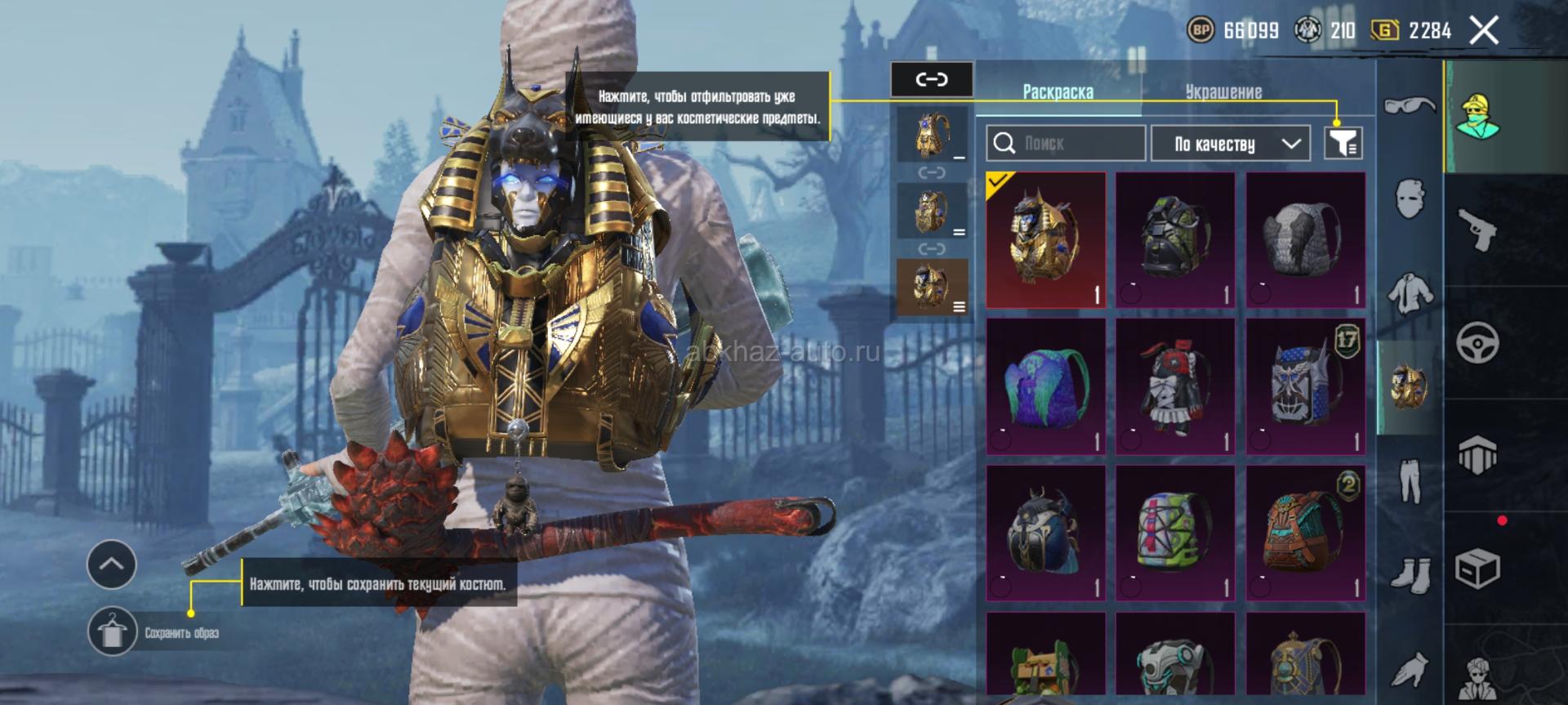Toggle the owned cosmetics filter icon
The image size is (1568, 705).
click(1343, 143)
